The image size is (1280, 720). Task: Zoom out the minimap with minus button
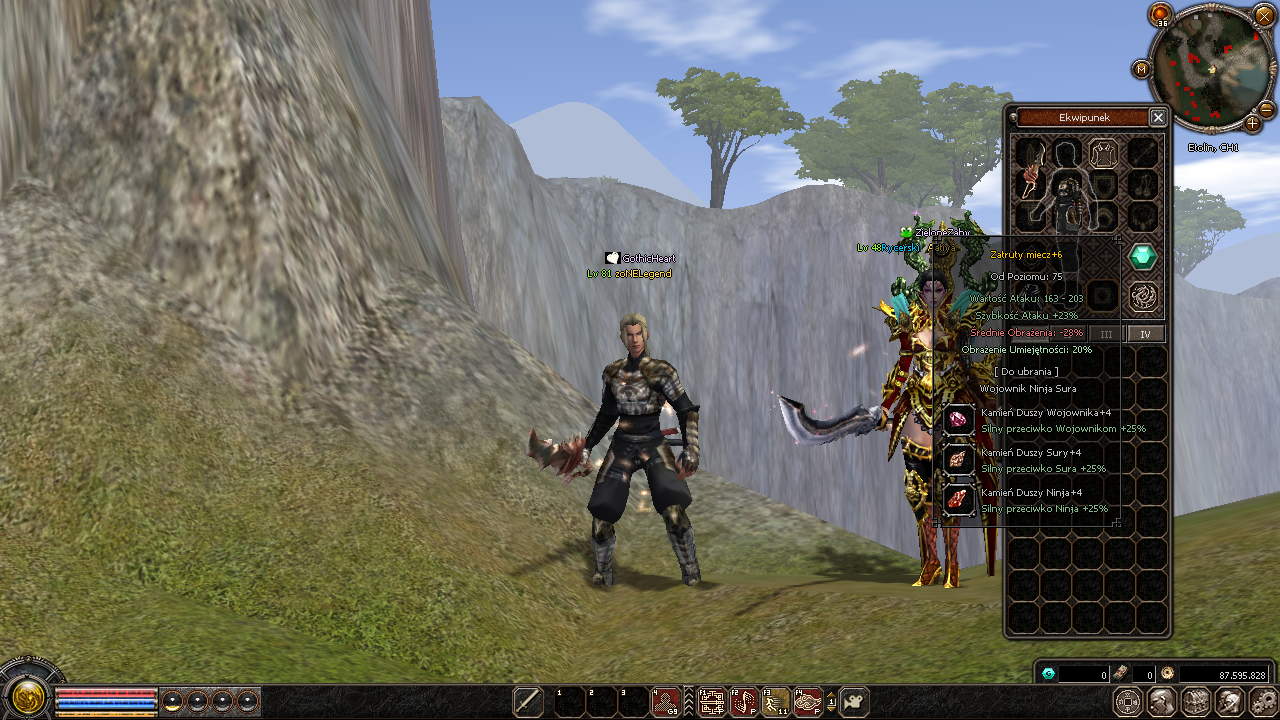pyautogui.click(x=1266, y=109)
